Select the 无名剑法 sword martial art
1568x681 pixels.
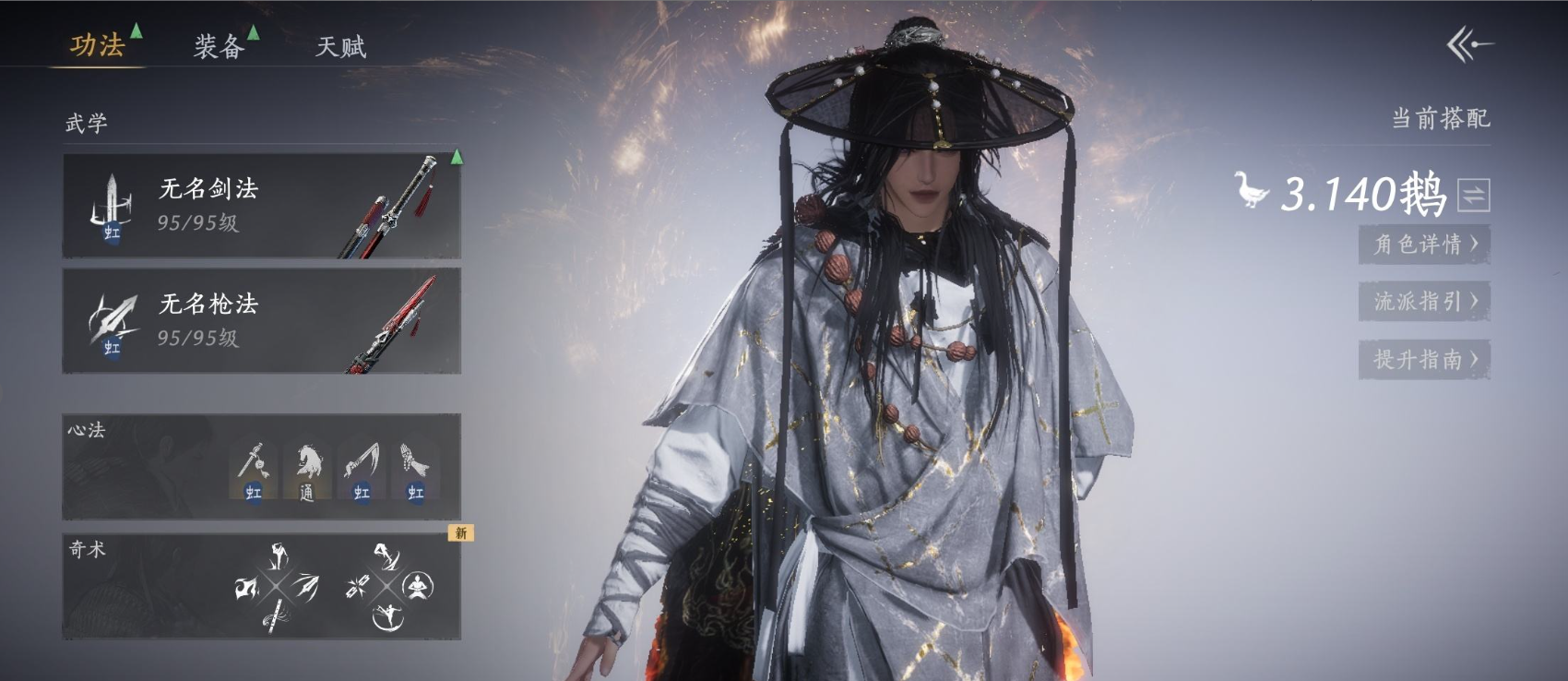[x=261, y=206]
